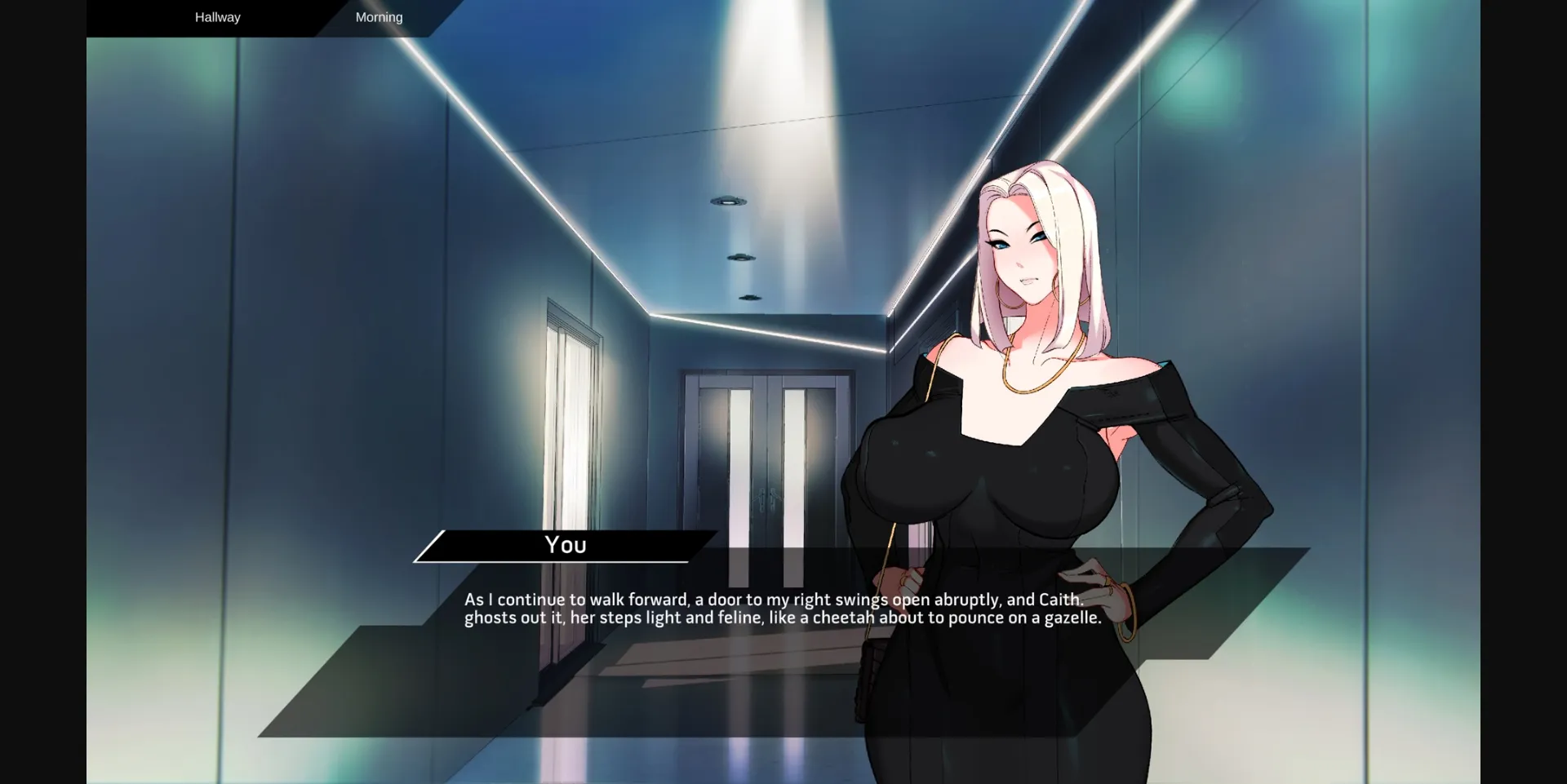Select the Morning time indicator

pyautogui.click(x=378, y=17)
